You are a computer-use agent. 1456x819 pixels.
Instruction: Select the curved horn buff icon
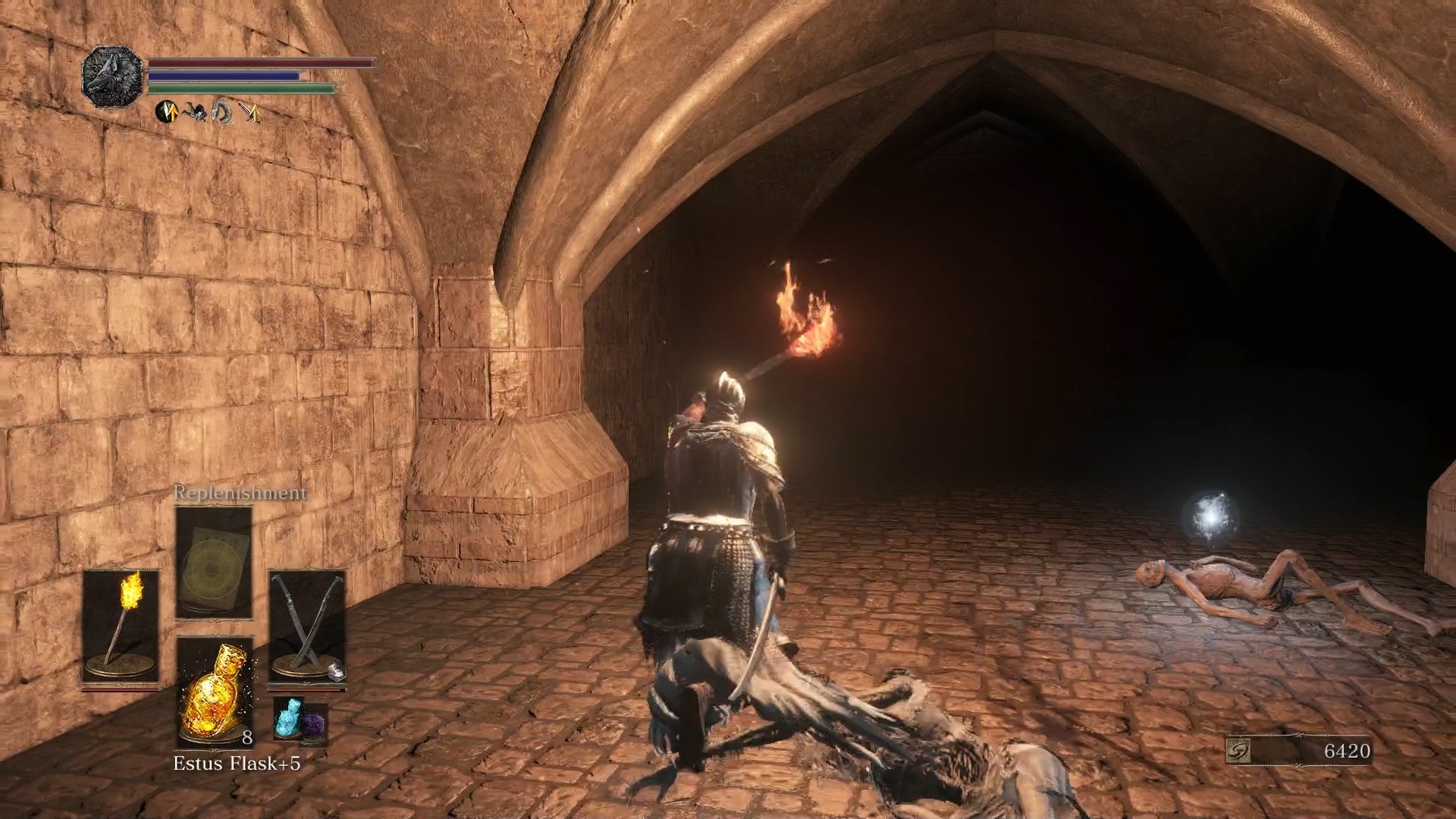tap(222, 112)
